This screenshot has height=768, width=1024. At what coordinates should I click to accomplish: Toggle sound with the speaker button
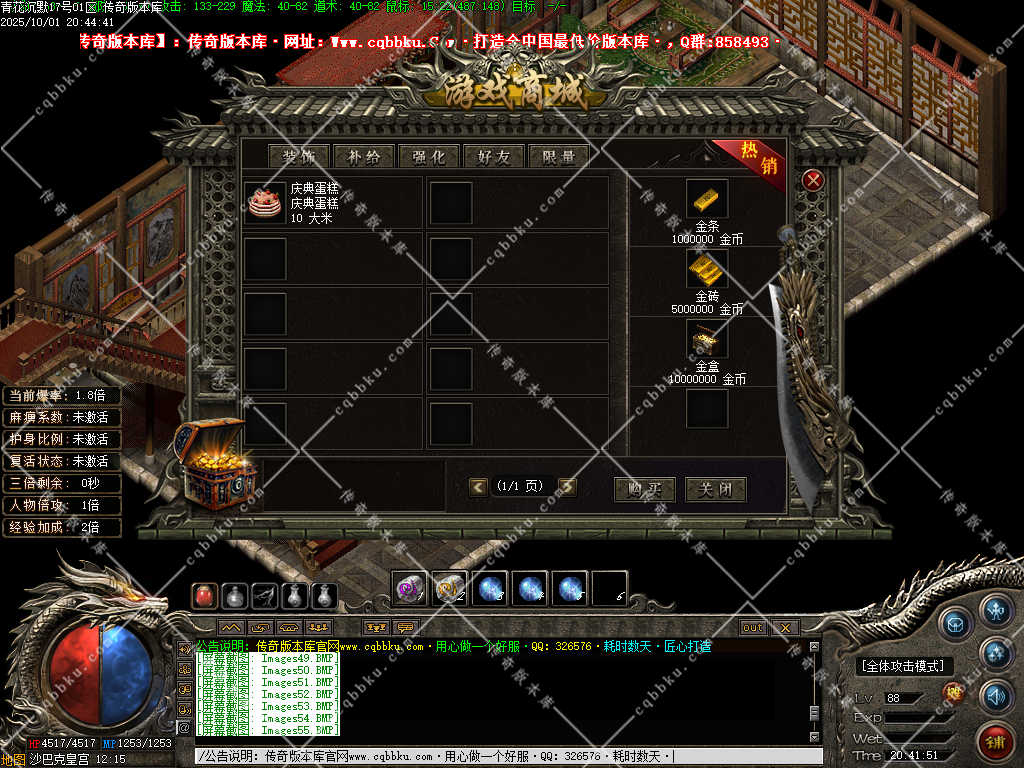click(x=996, y=695)
